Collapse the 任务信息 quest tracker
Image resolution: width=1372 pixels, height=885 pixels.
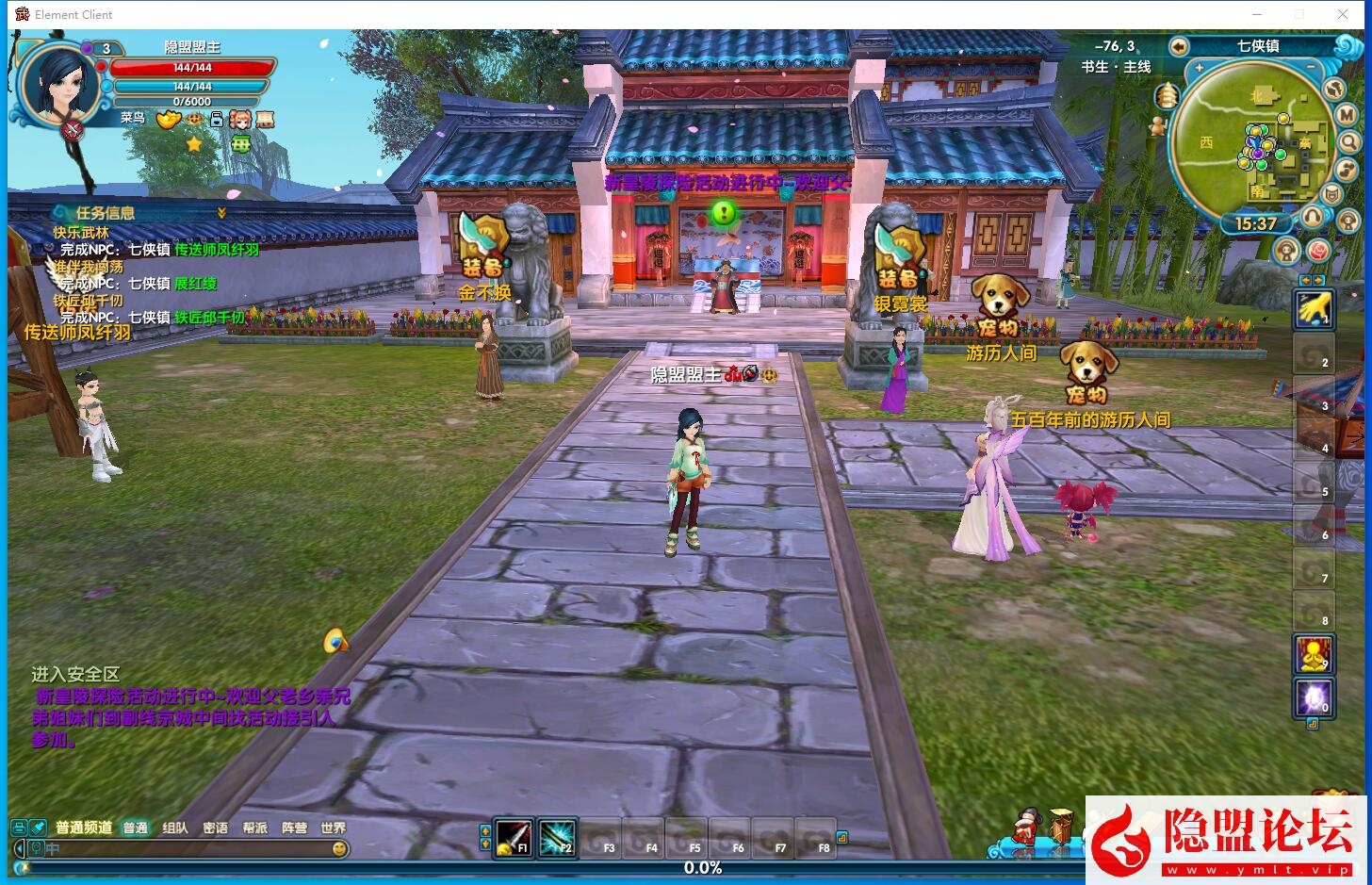pyautogui.click(x=221, y=213)
